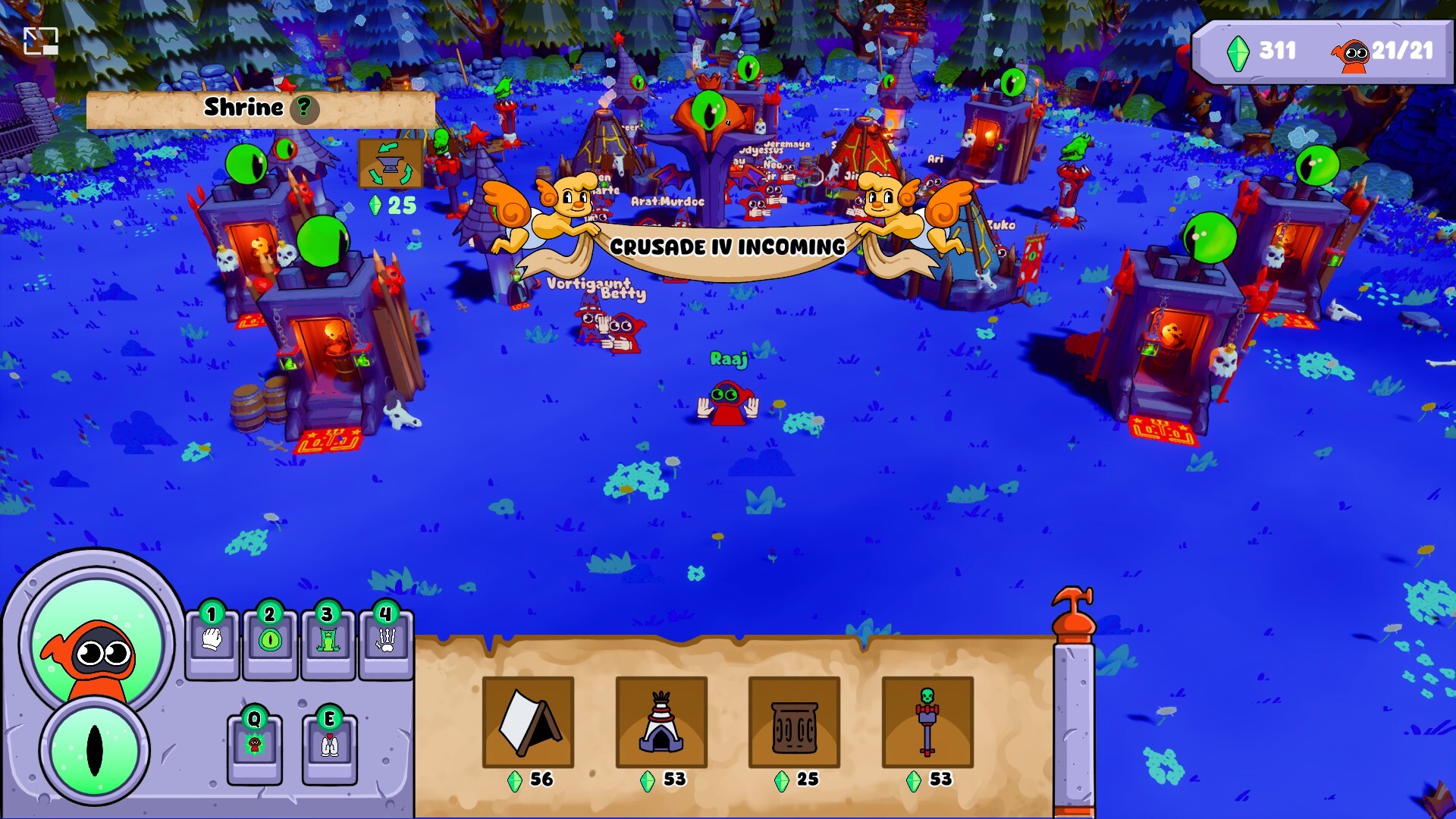Viewport: 1456px width, 819px height.
Task: Activate the Q cultist summon ability
Action: tap(255, 747)
